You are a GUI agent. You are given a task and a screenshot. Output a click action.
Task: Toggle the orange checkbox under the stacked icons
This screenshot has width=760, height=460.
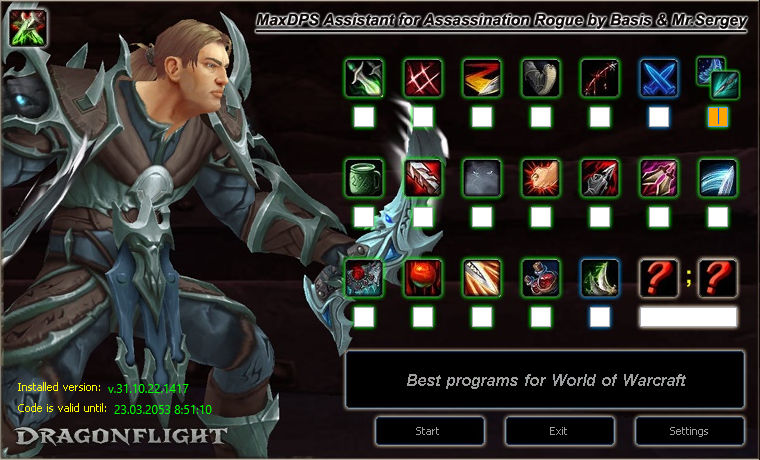point(718,117)
